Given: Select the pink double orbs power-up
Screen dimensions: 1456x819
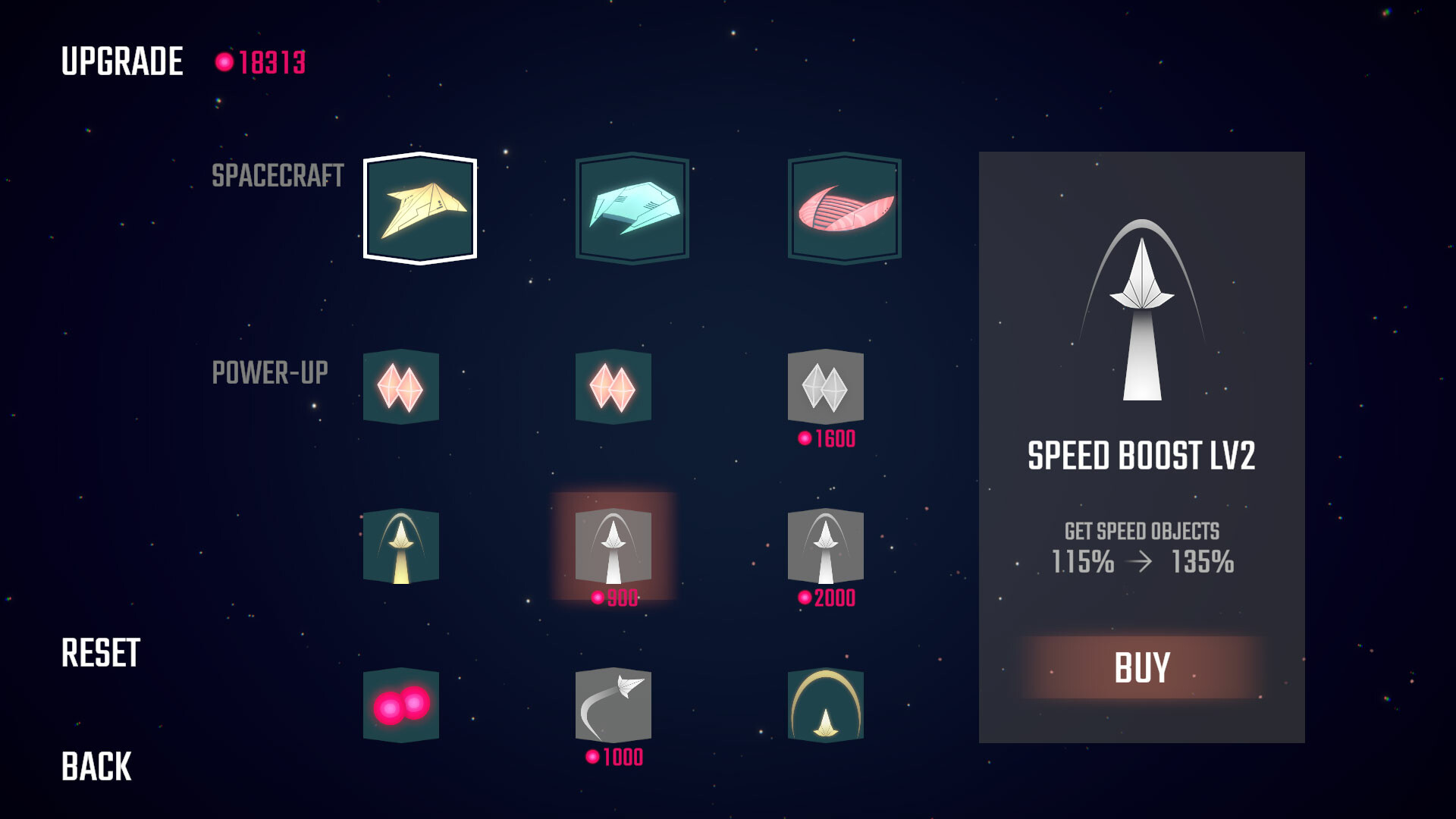Looking at the screenshot, I should [x=401, y=707].
